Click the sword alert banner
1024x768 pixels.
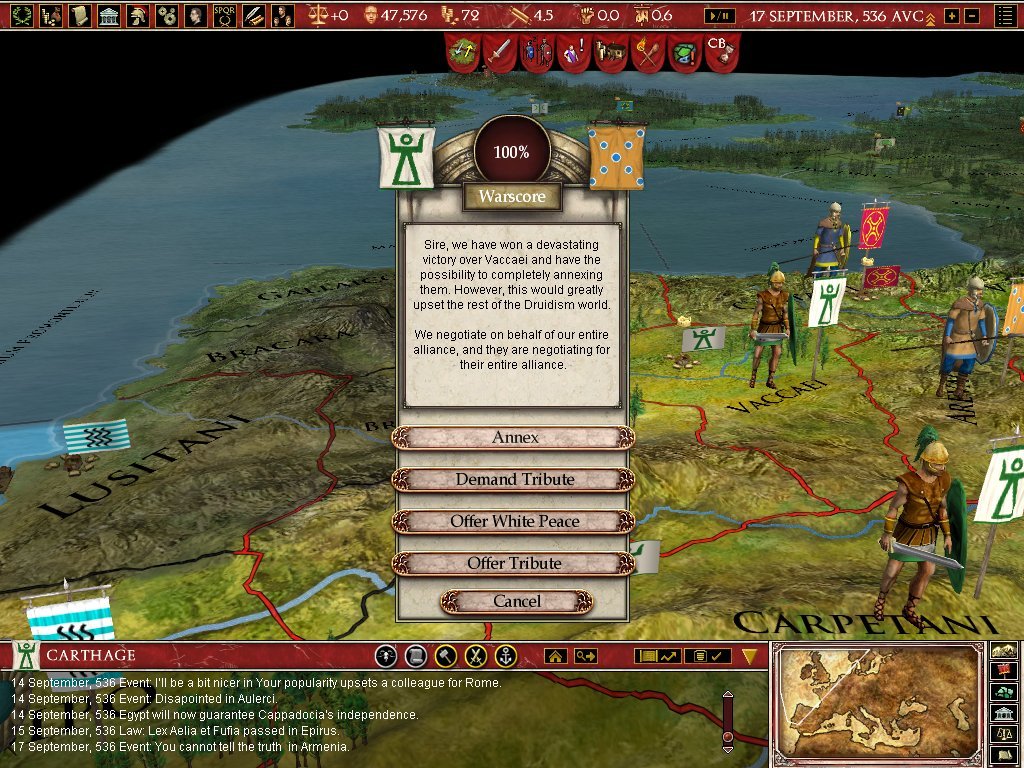pyautogui.click(x=497, y=50)
